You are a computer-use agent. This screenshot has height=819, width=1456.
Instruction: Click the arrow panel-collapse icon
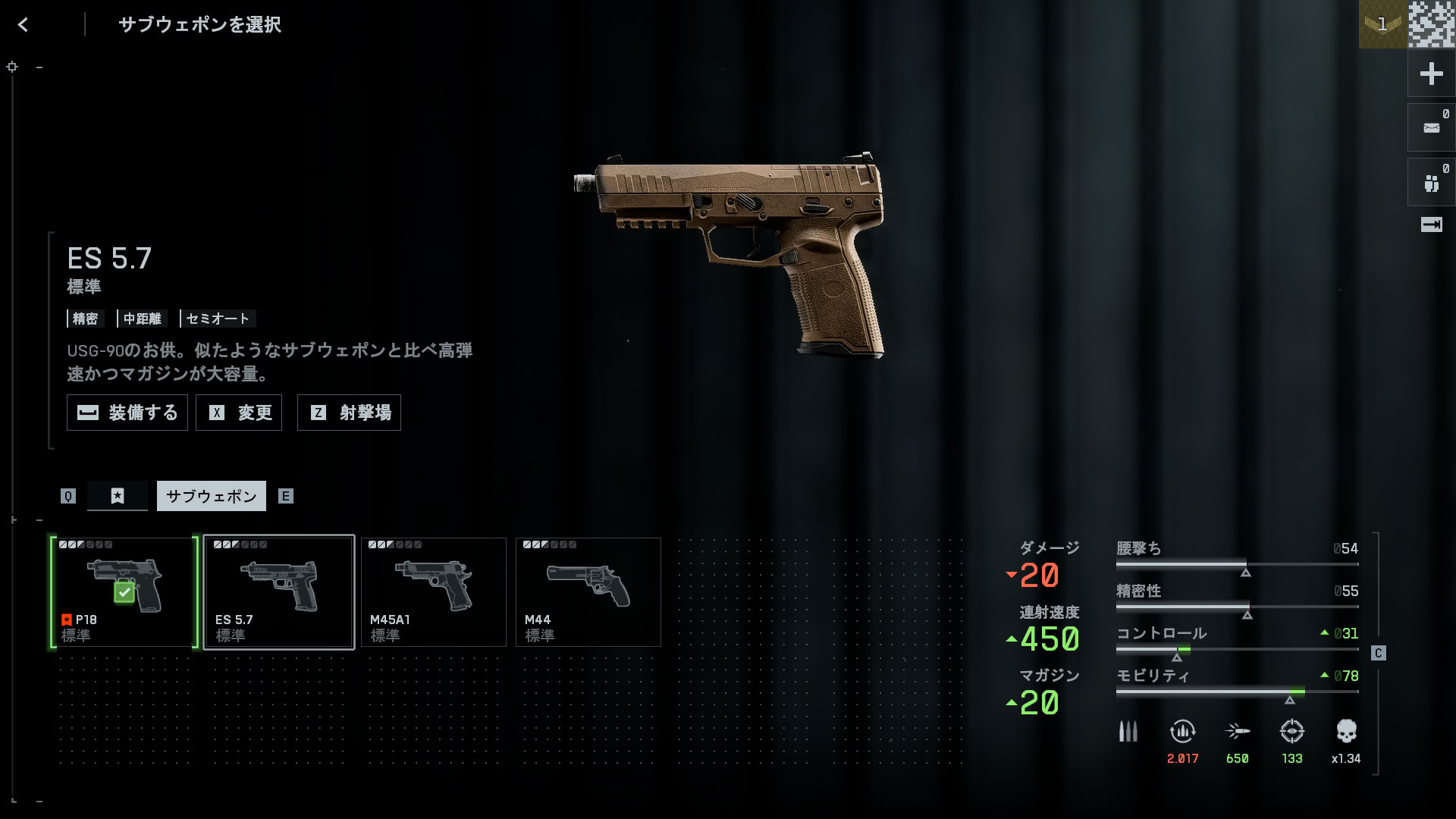[1431, 224]
